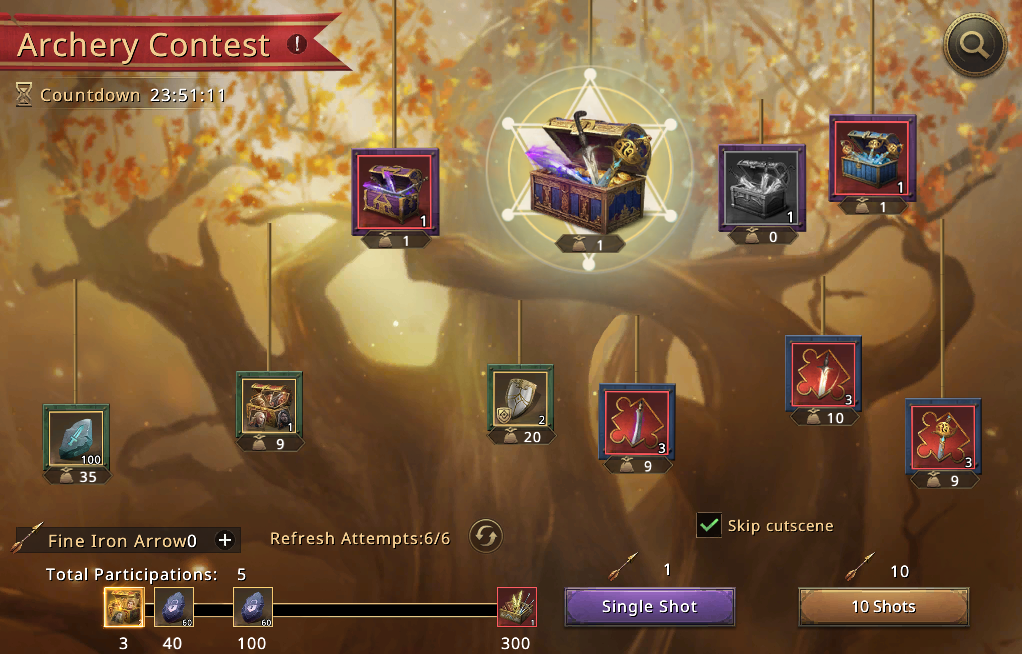Fire a Single Shot

click(649, 606)
